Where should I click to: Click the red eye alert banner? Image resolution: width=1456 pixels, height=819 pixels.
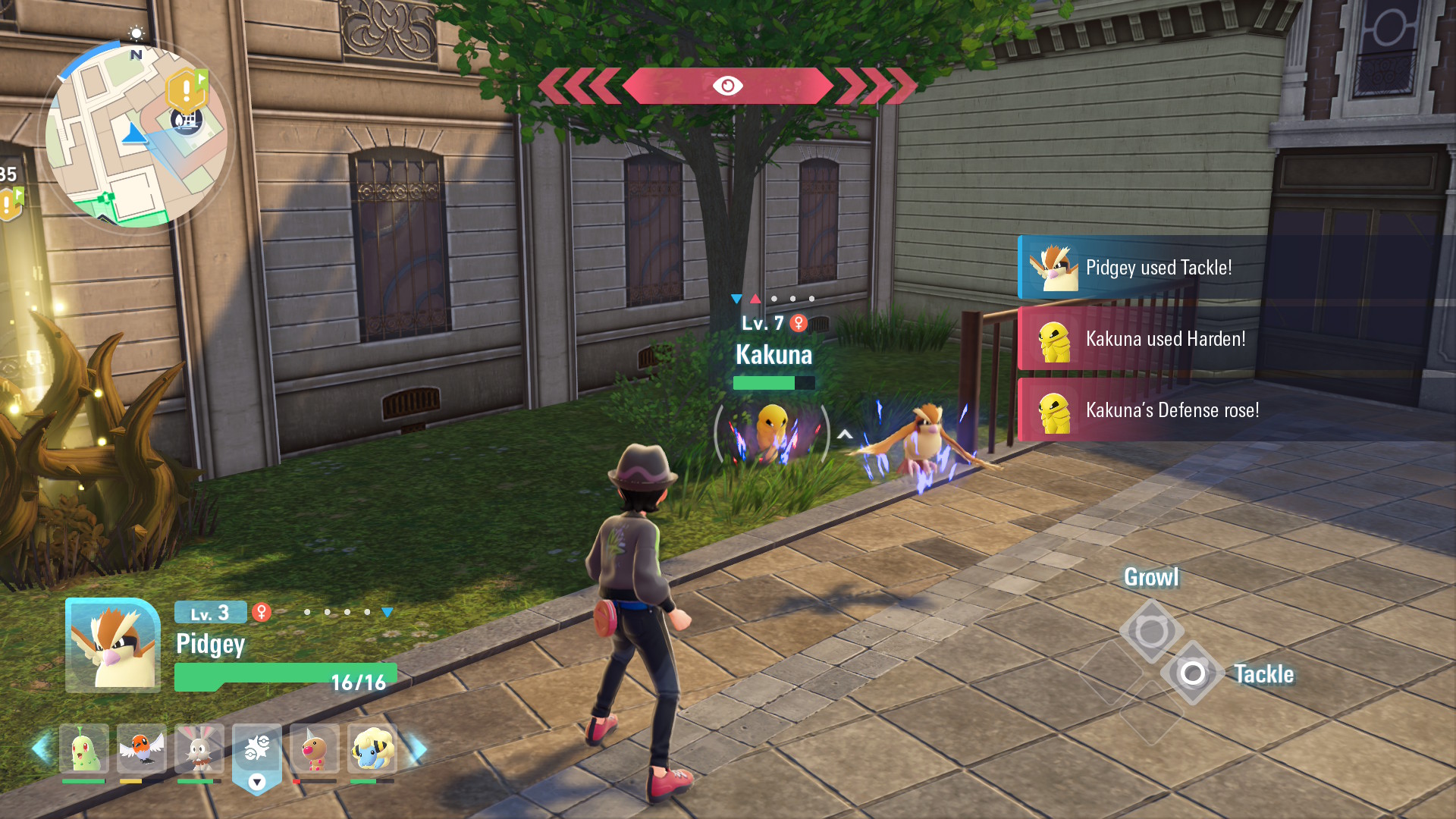click(727, 86)
